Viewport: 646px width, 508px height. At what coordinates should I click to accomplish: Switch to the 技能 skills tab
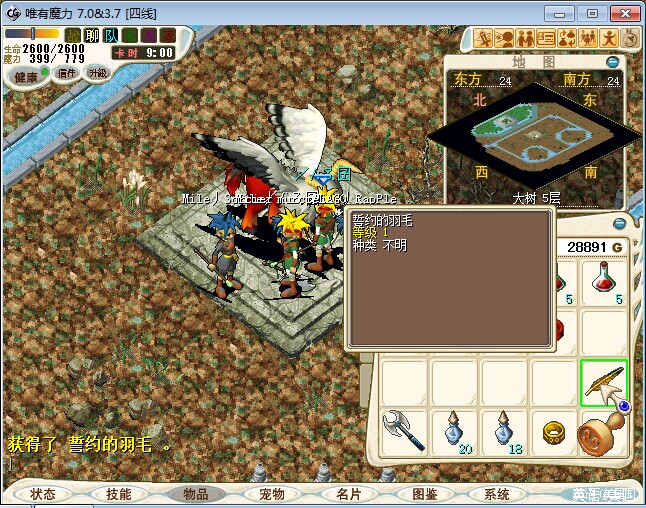pyautogui.click(x=119, y=494)
